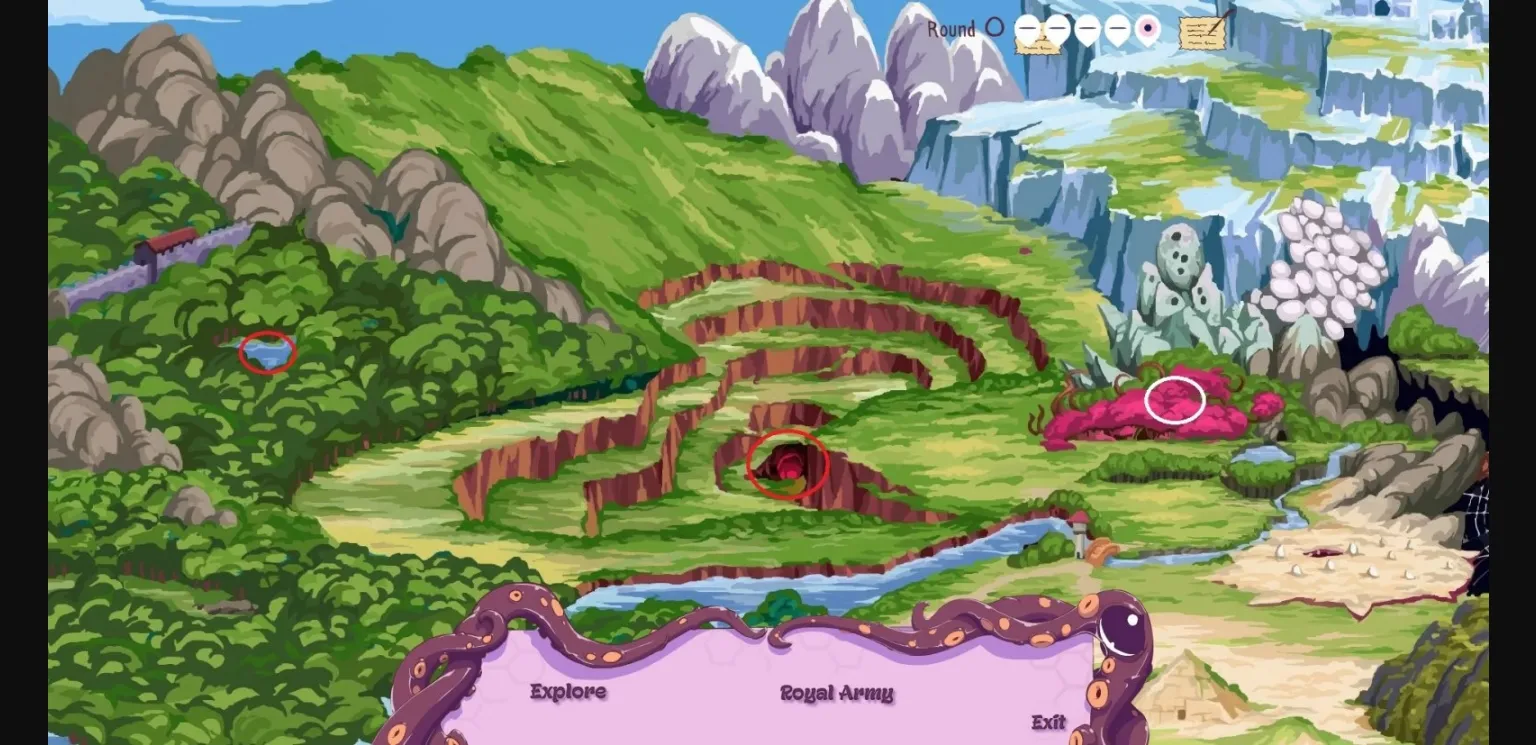Select the pink-dotted round marker
Viewport: 1536px width, 745px height.
tap(1146, 28)
